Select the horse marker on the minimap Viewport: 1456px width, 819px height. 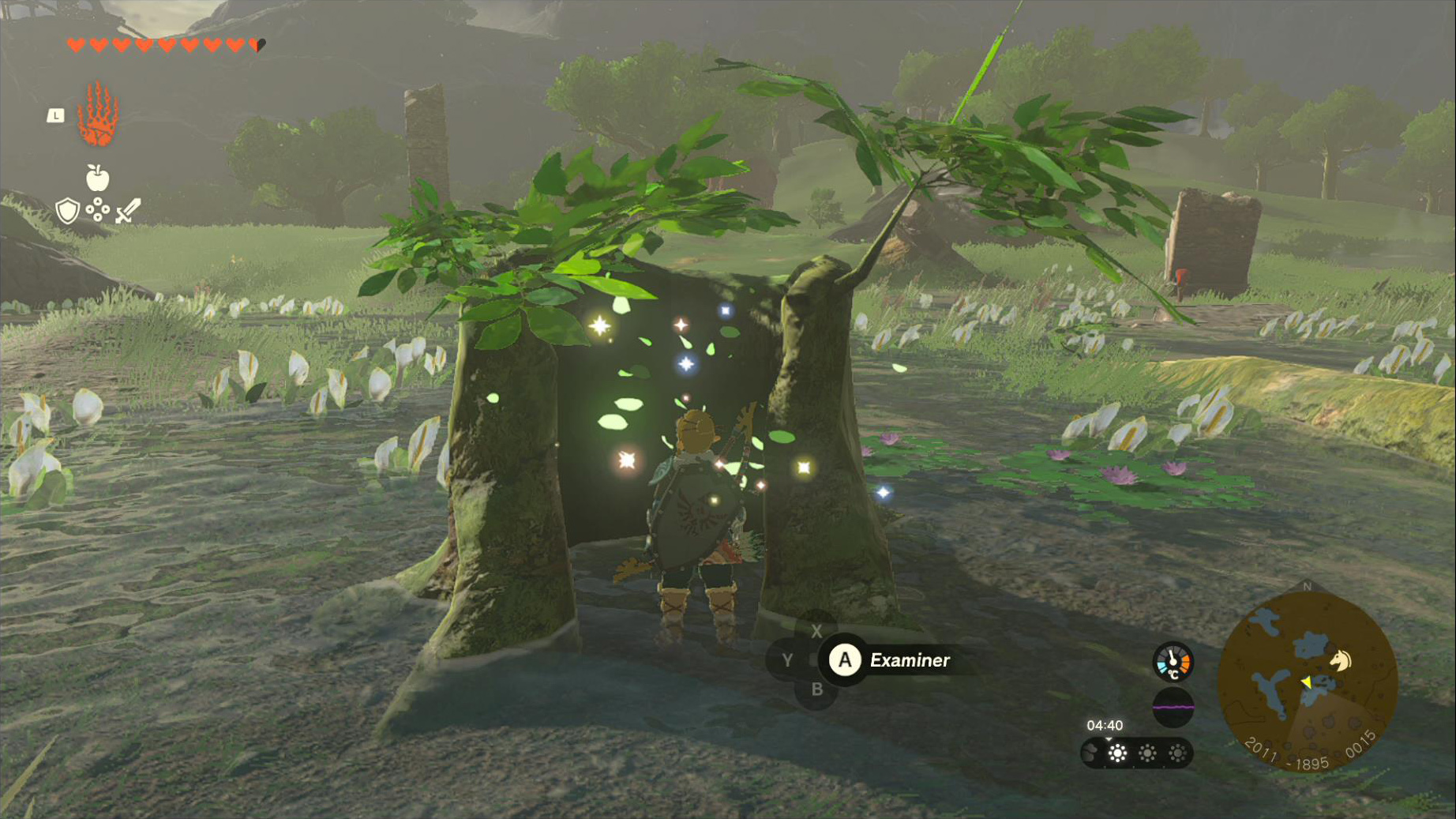(1340, 660)
